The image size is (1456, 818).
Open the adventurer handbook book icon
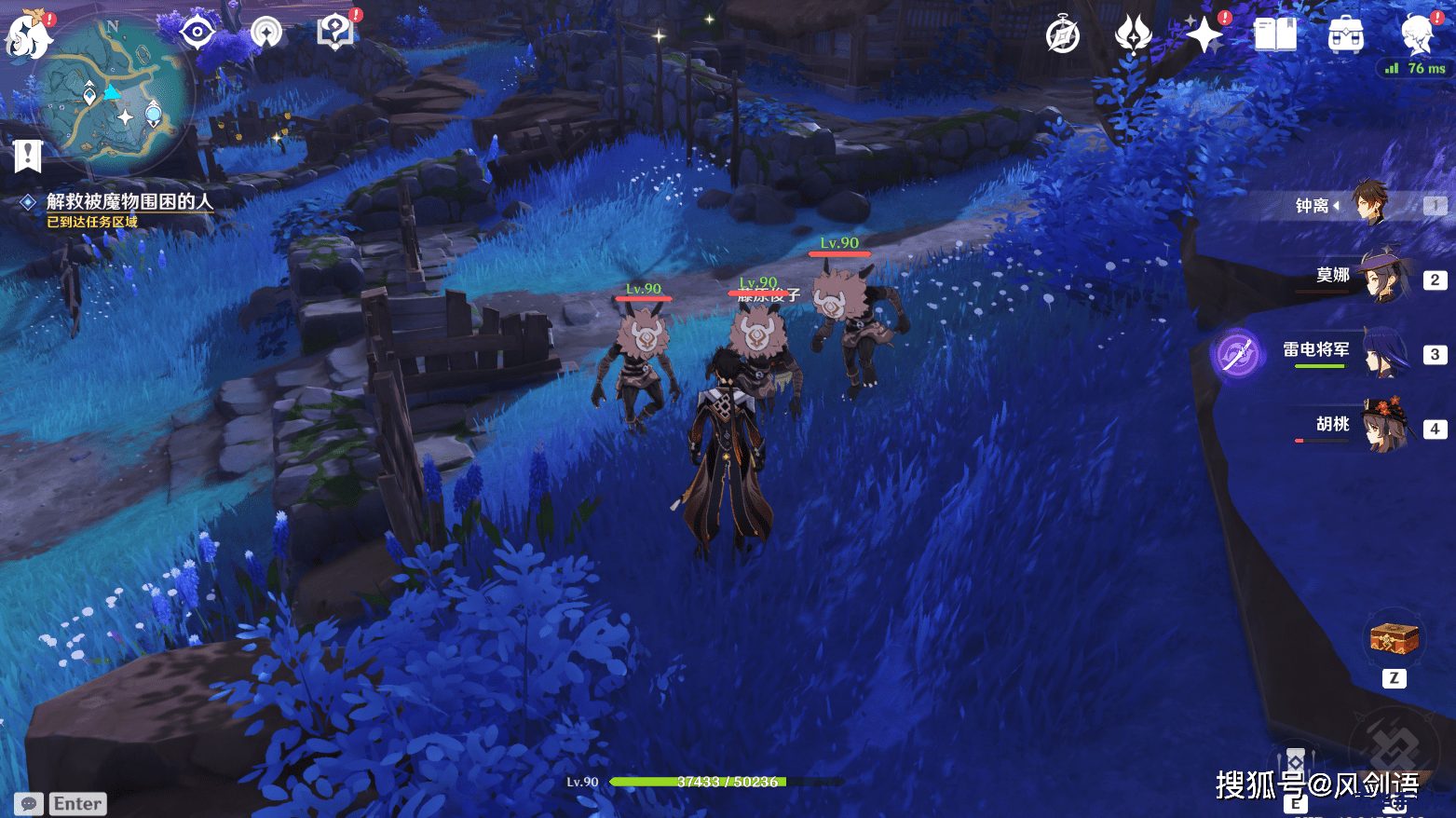coord(1274,35)
